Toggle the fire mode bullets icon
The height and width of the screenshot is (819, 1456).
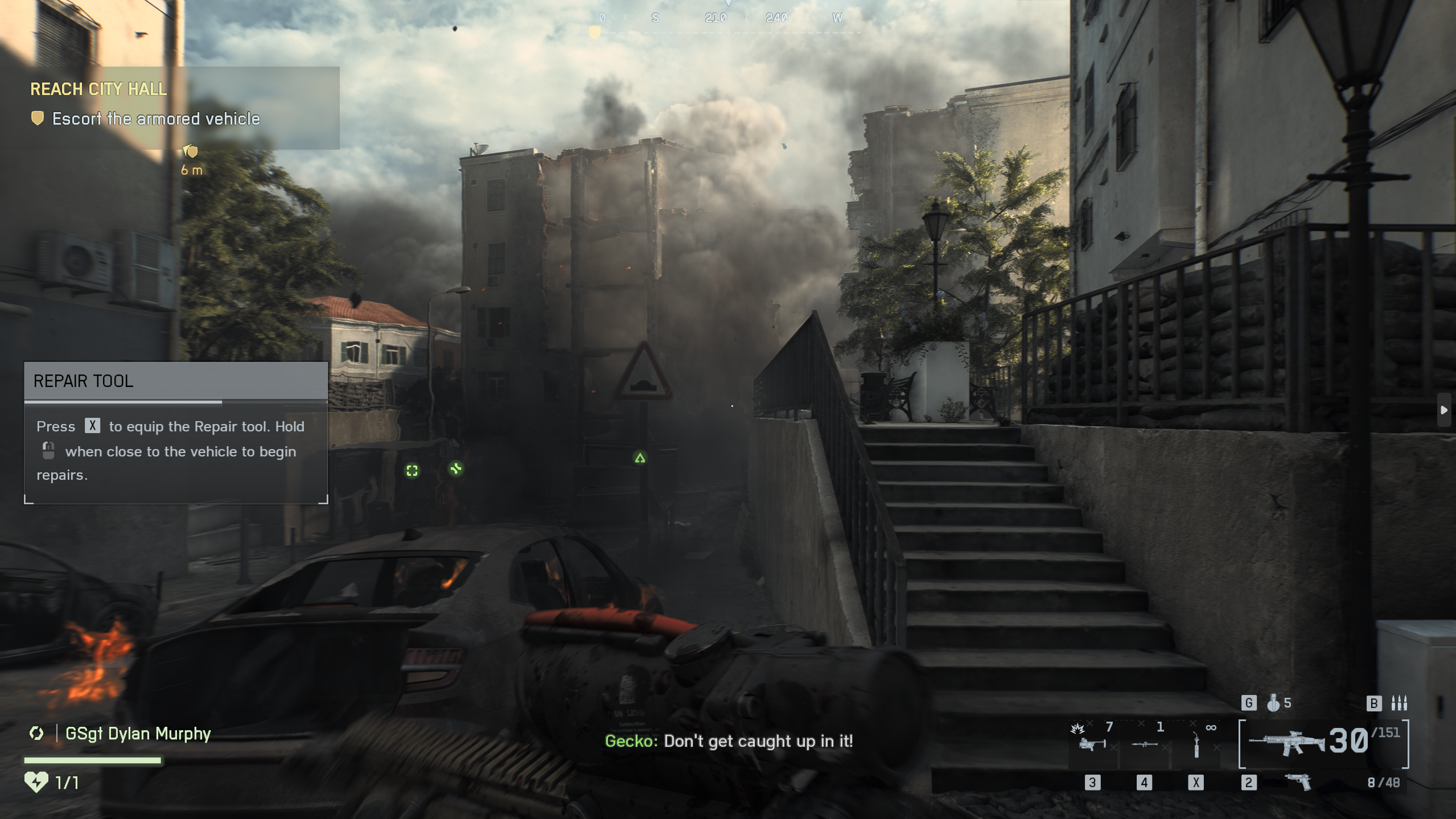(1399, 703)
